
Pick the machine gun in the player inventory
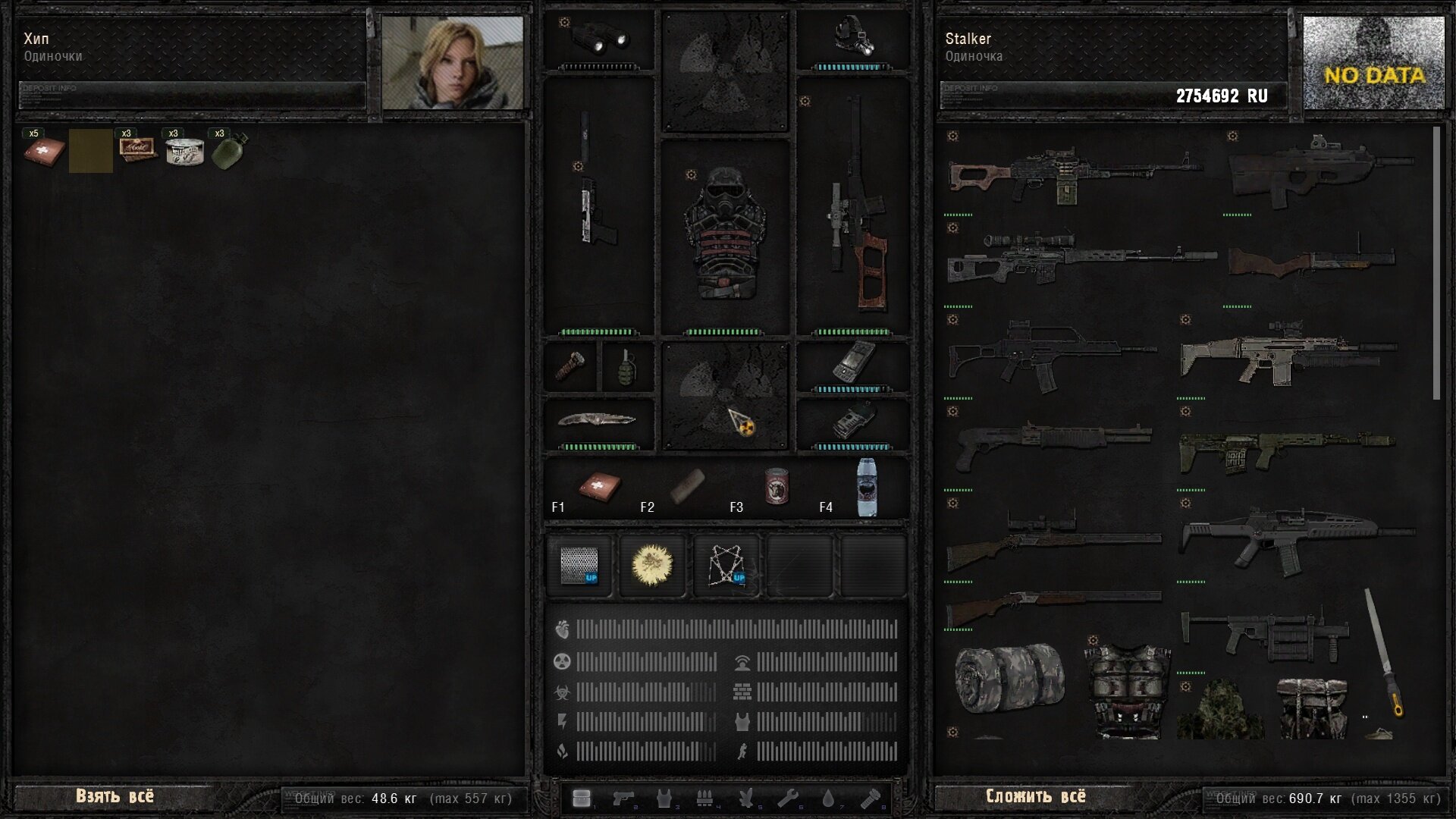coord(1073,174)
